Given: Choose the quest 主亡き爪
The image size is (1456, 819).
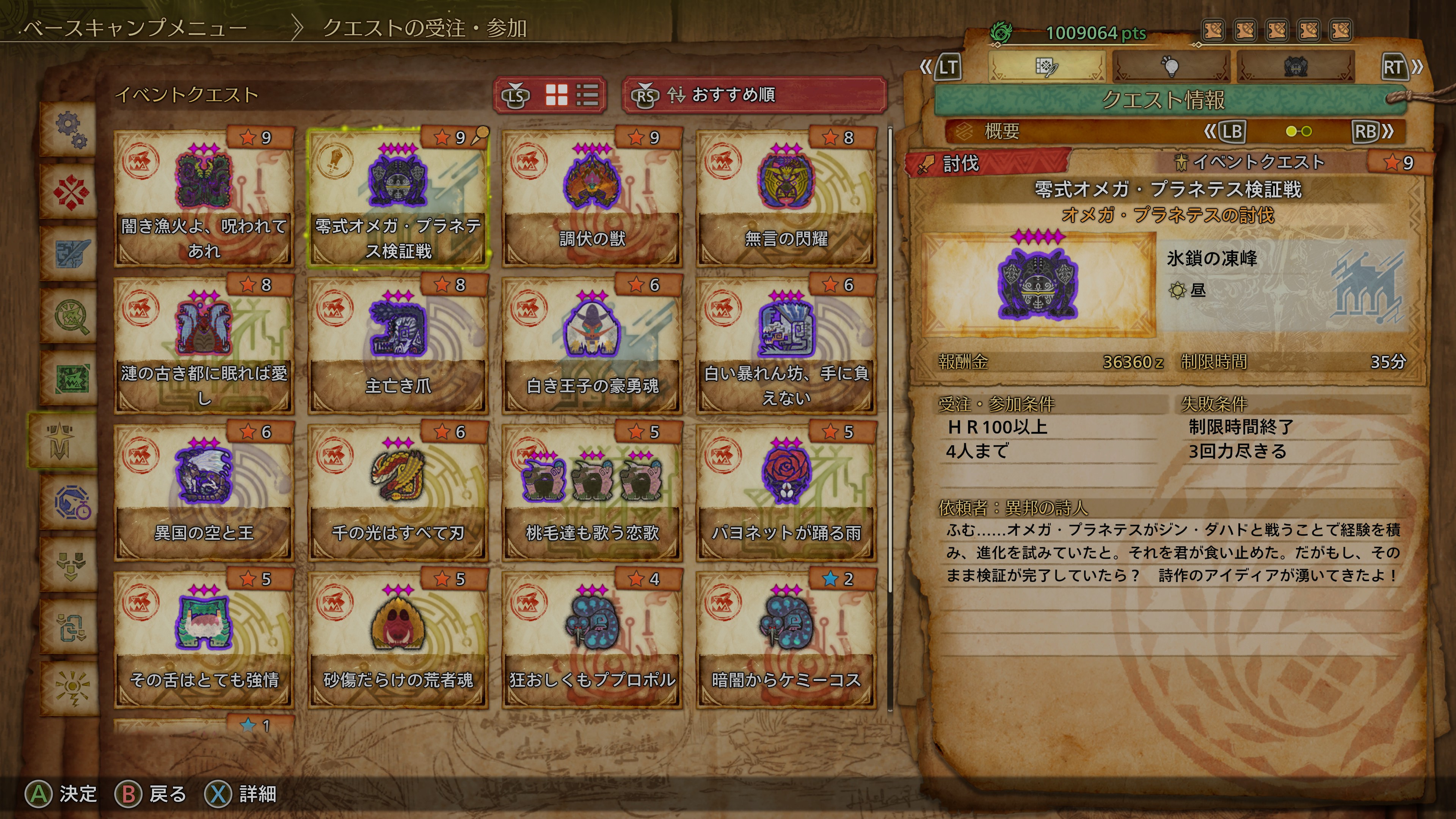Looking at the screenshot, I should click(397, 345).
